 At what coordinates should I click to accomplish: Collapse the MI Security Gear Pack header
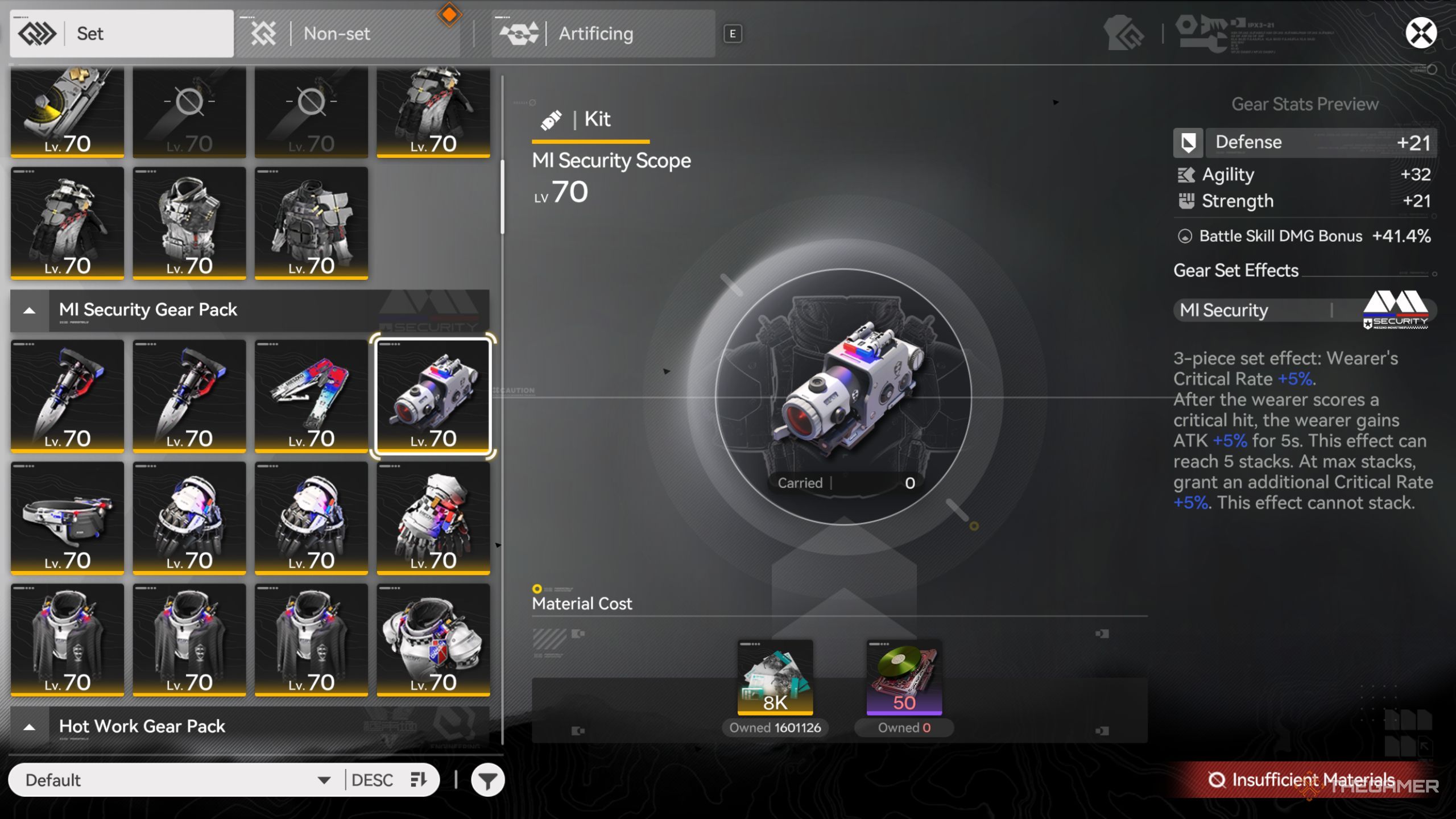coord(30,311)
